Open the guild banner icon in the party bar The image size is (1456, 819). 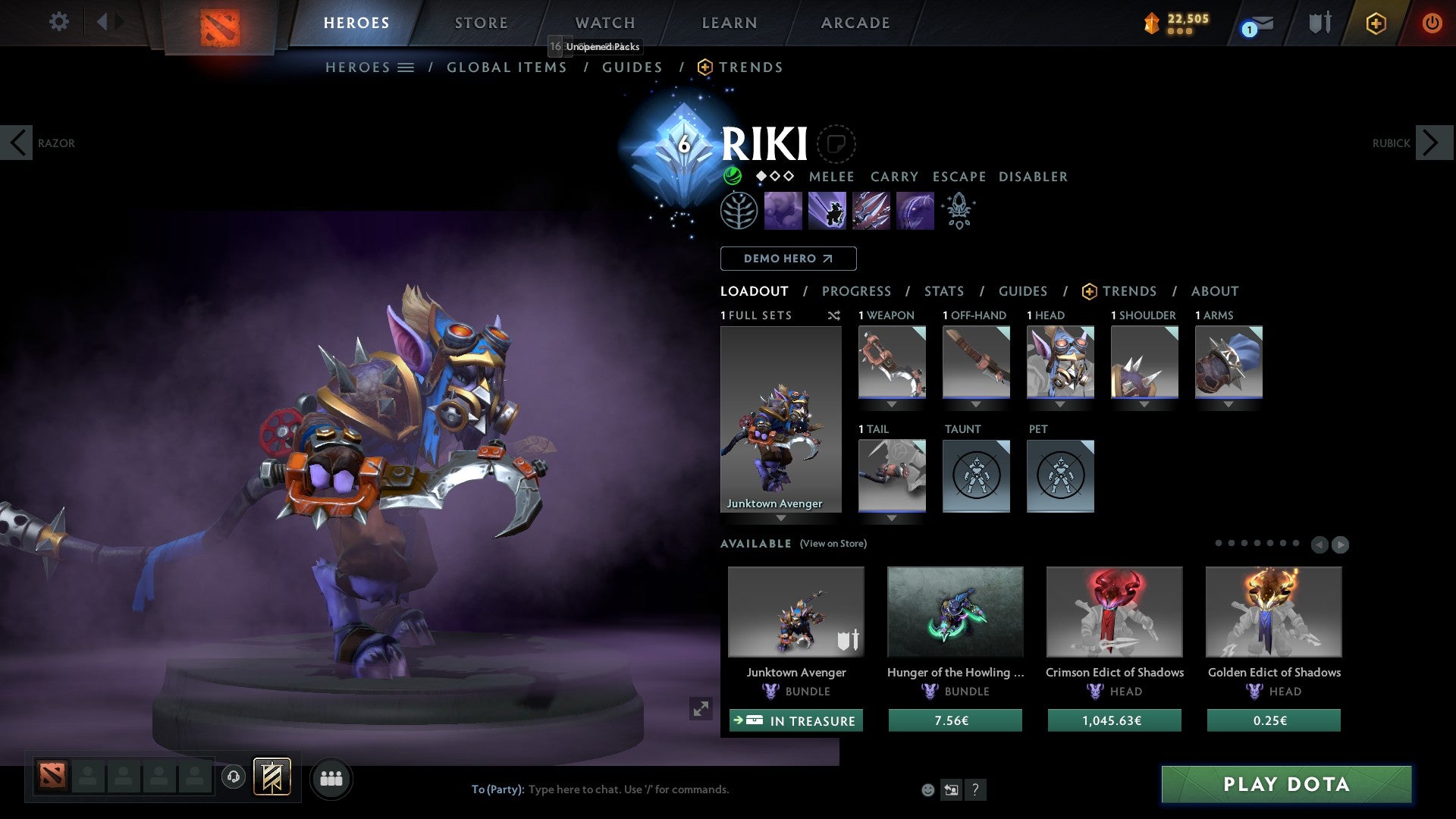(x=273, y=778)
